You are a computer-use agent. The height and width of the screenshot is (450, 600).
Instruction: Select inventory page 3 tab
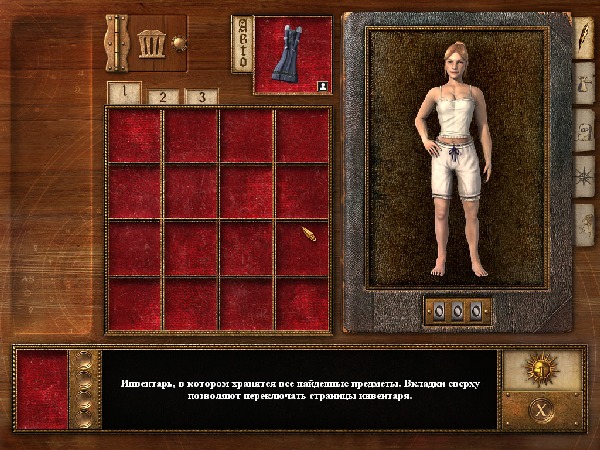coord(201,97)
